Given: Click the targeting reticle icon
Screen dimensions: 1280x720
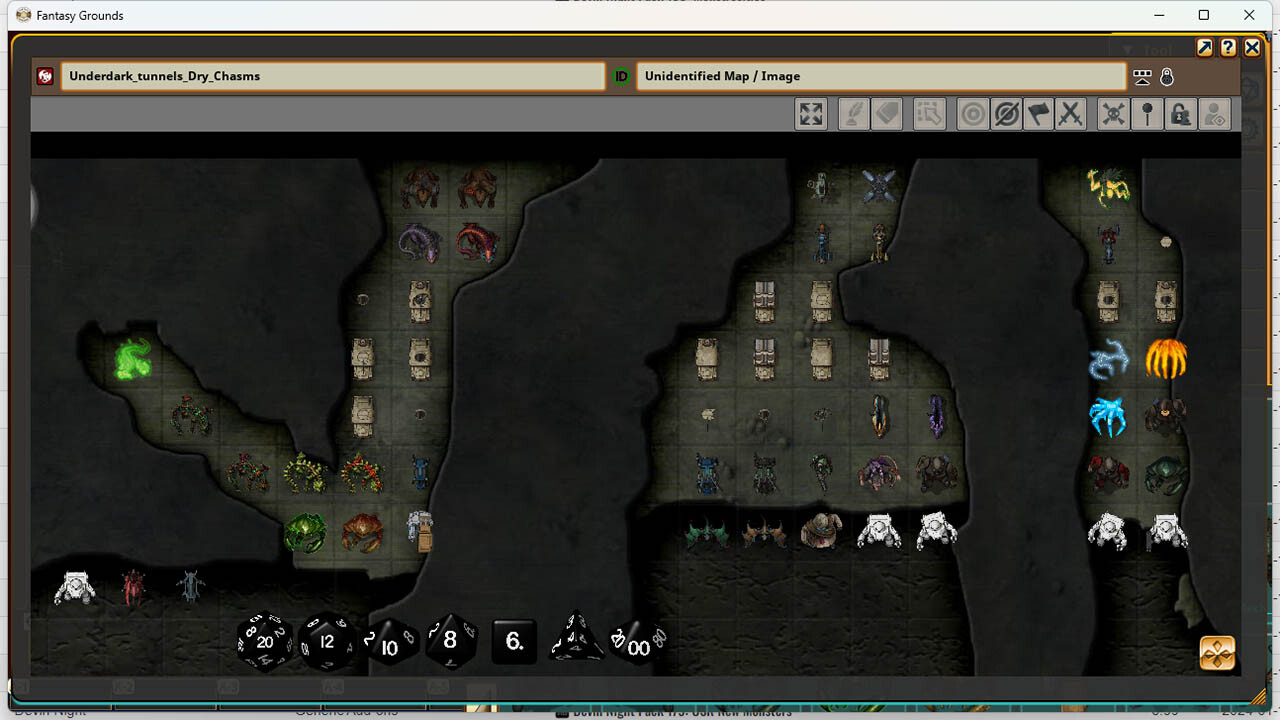Looking at the screenshot, I should pos(972,113).
